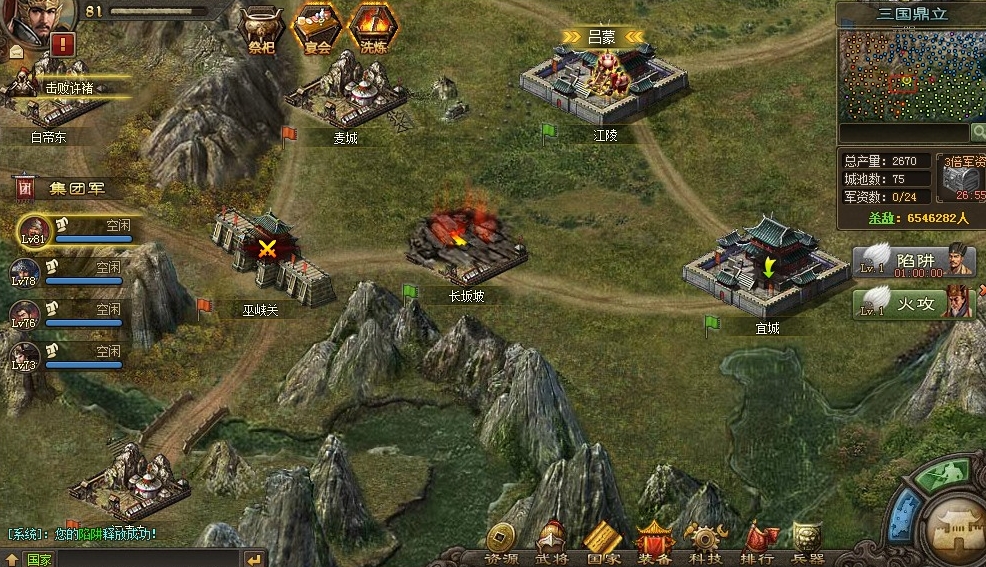Screen dimensions: 986x567
Task: Click the minimap search magnifier button
Action: (977, 132)
